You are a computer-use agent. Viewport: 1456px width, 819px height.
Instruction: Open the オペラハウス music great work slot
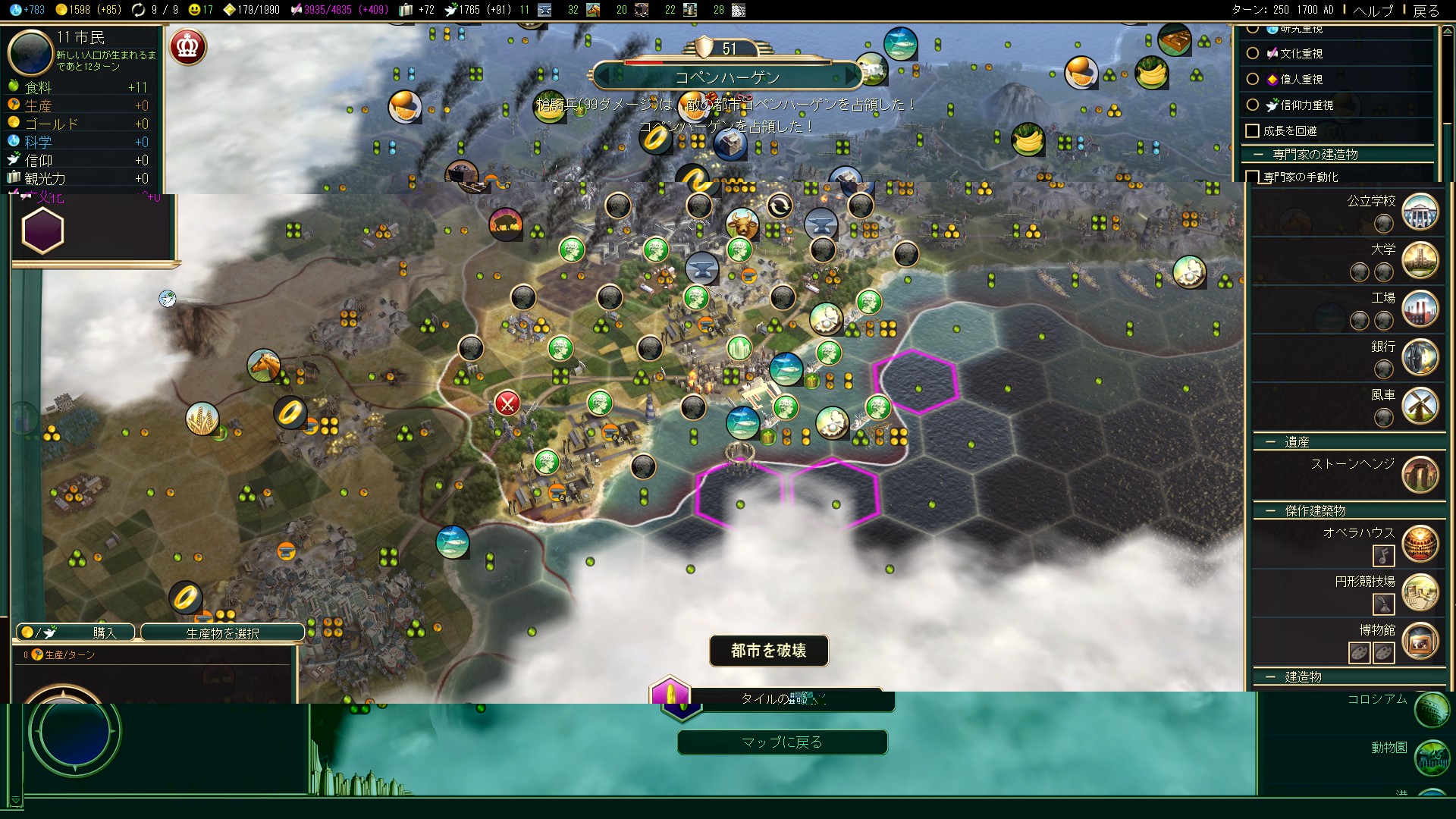point(1383,556)
